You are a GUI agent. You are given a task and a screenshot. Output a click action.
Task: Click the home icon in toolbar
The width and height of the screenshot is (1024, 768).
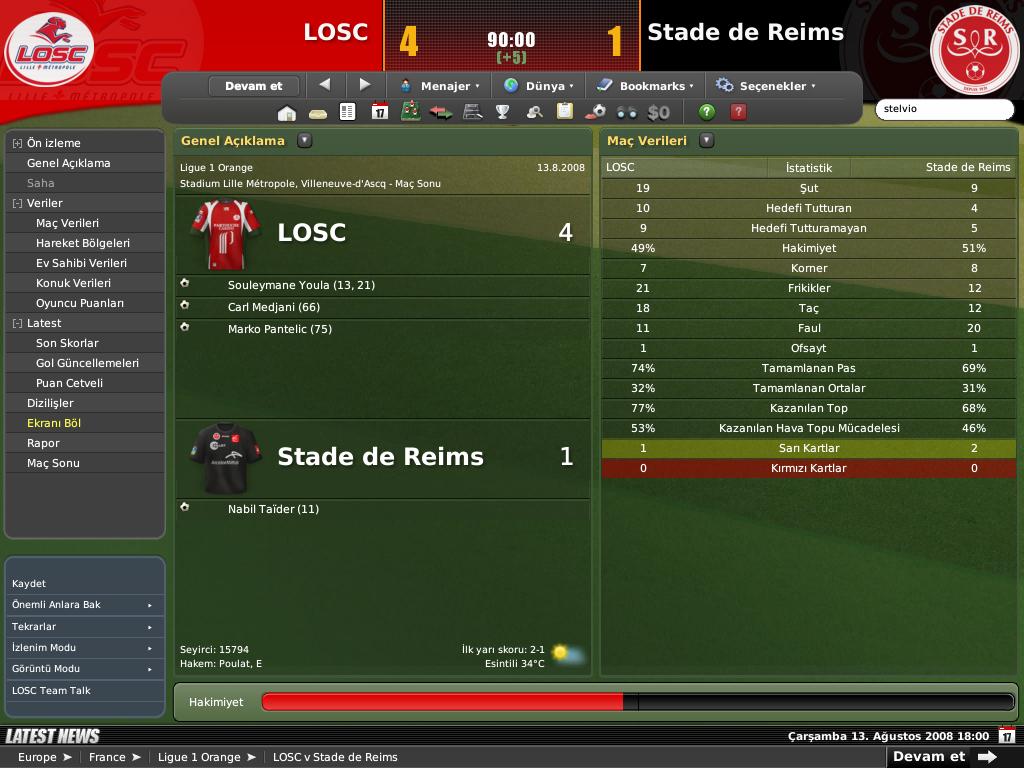click(287, 112)
